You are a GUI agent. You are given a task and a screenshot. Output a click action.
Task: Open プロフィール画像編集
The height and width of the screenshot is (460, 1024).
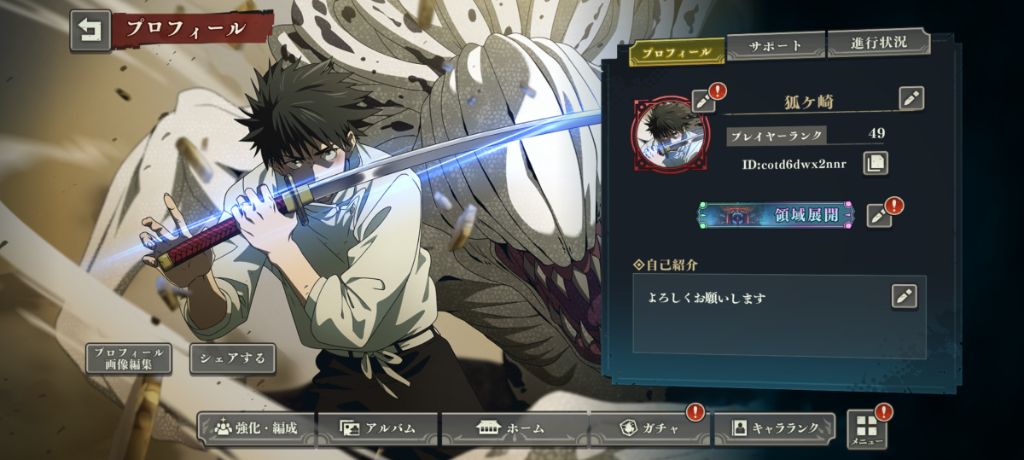(128, 359)
